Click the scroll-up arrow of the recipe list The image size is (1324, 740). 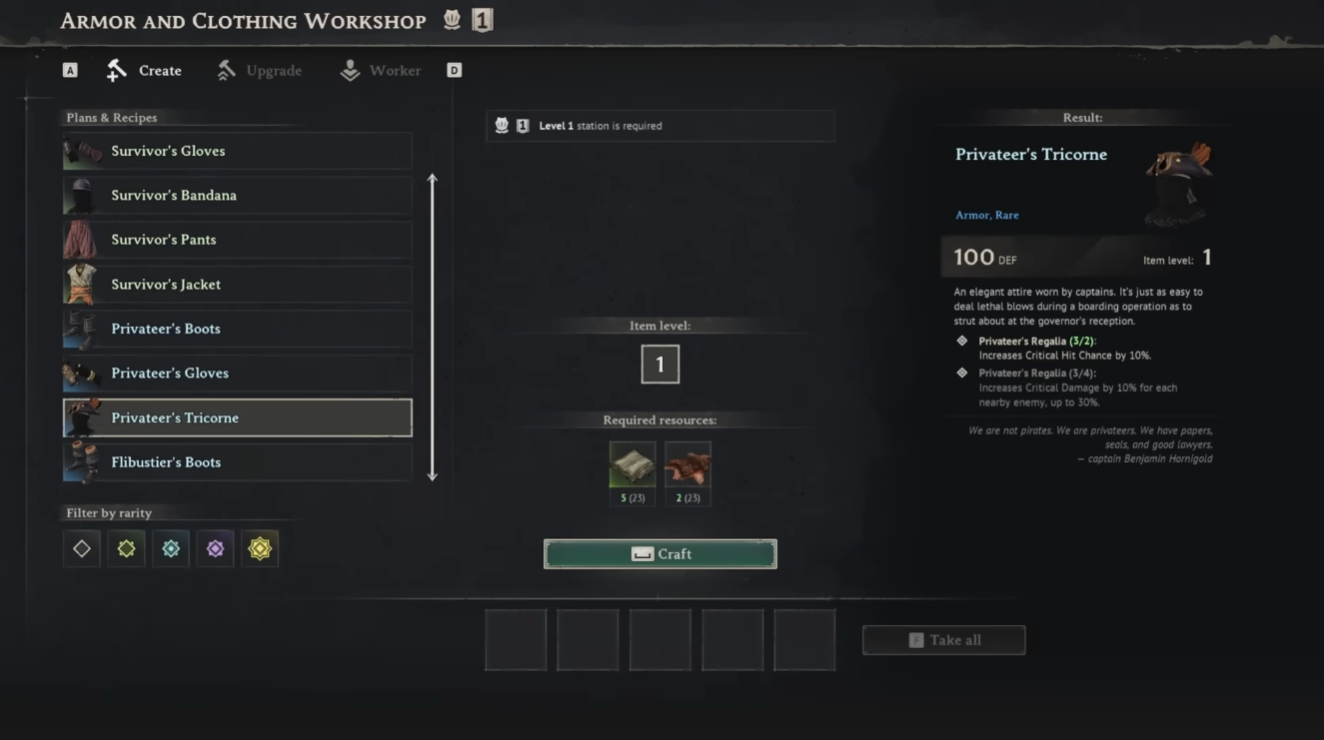pos(431,175)
